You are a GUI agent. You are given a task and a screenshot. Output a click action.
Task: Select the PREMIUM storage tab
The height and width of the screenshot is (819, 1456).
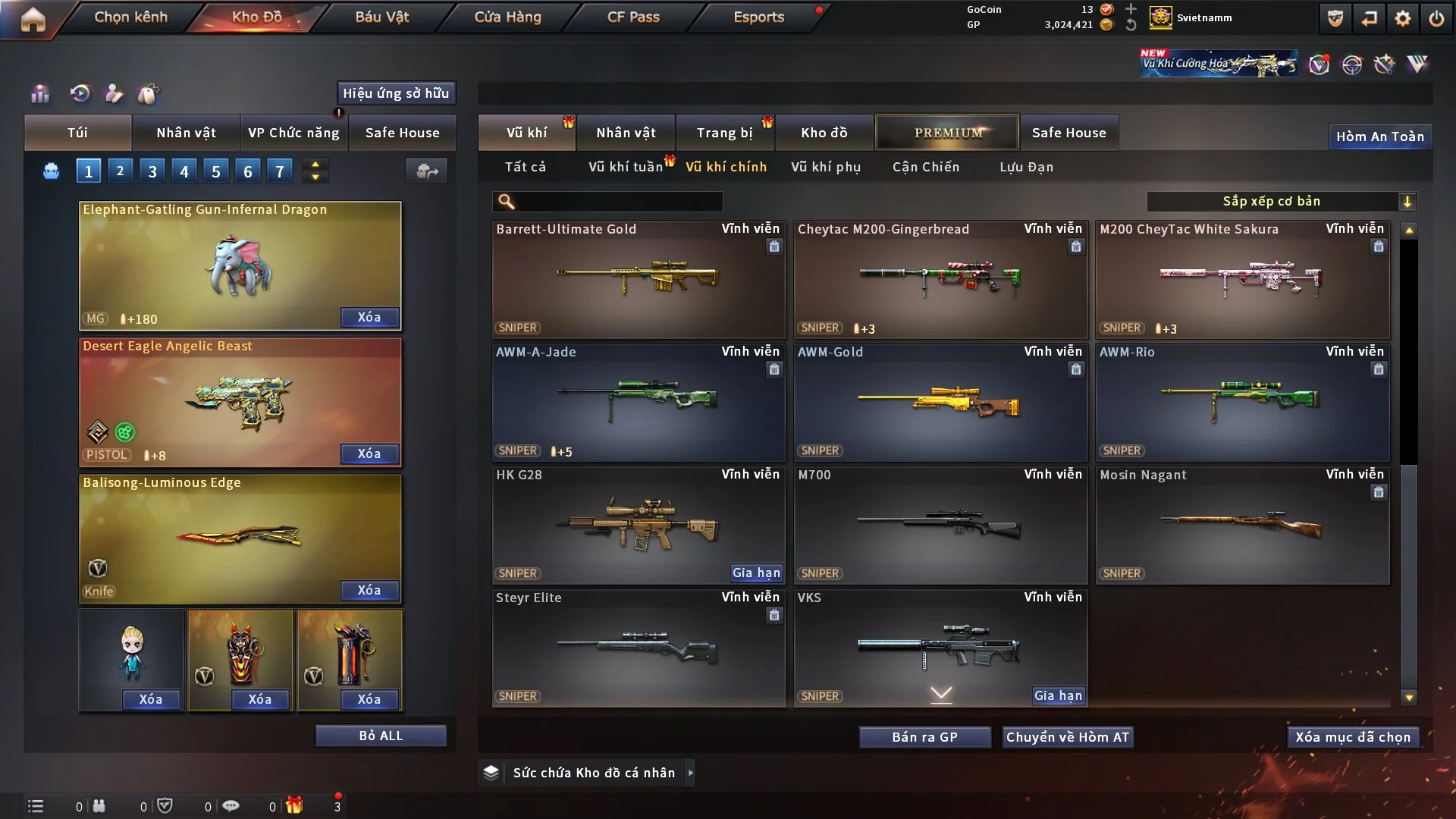coord(948,133)
